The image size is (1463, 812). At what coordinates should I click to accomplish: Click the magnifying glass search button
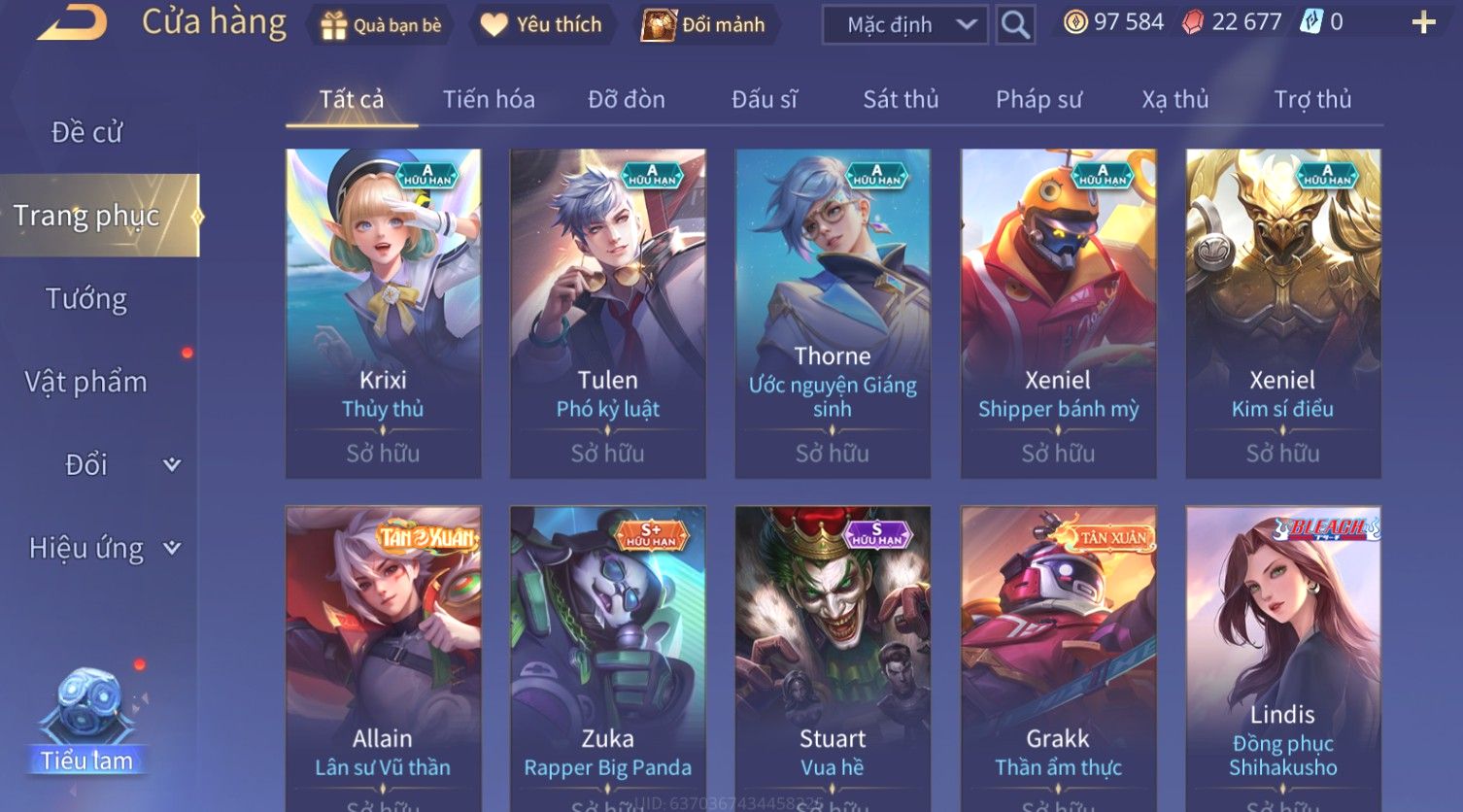(1015, 25)
